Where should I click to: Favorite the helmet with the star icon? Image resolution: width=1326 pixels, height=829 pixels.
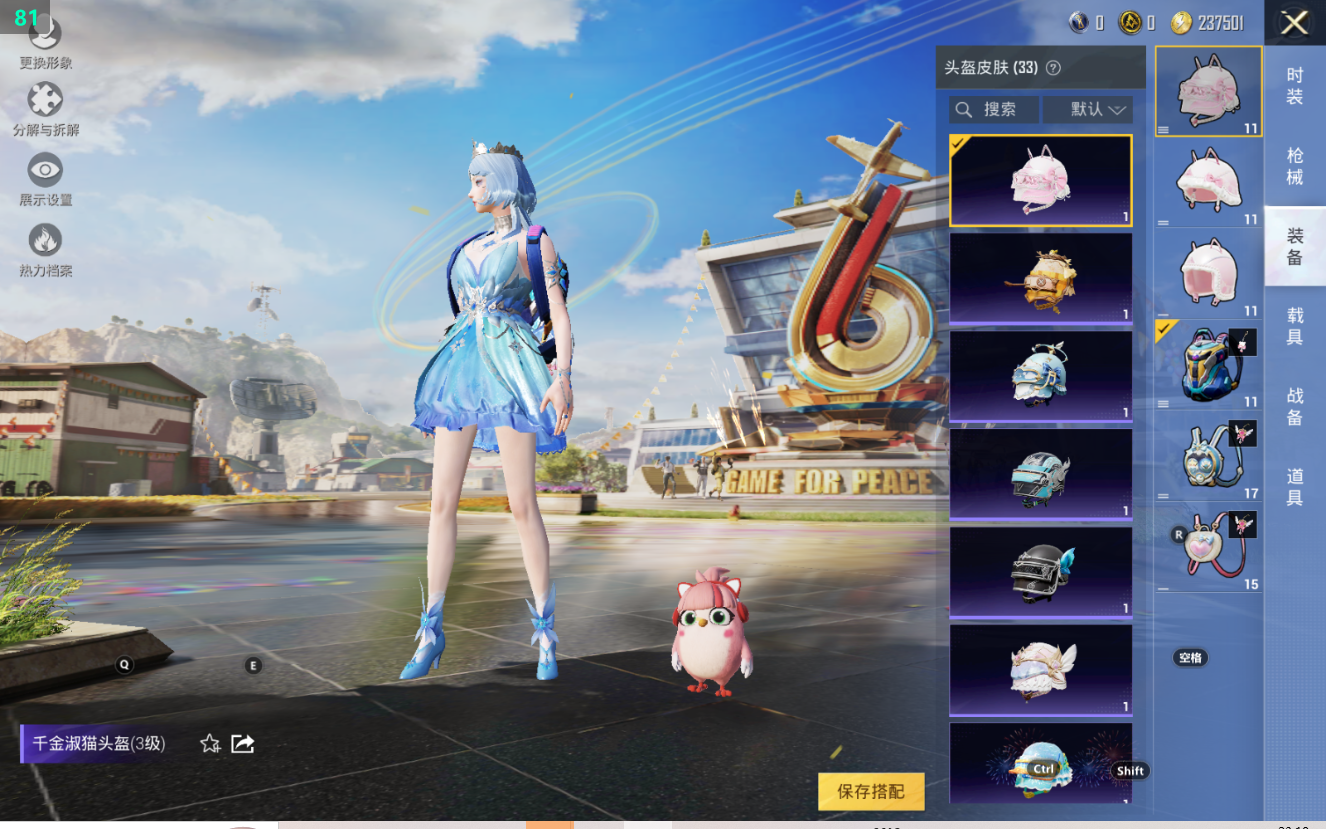(x=210, y=743)
